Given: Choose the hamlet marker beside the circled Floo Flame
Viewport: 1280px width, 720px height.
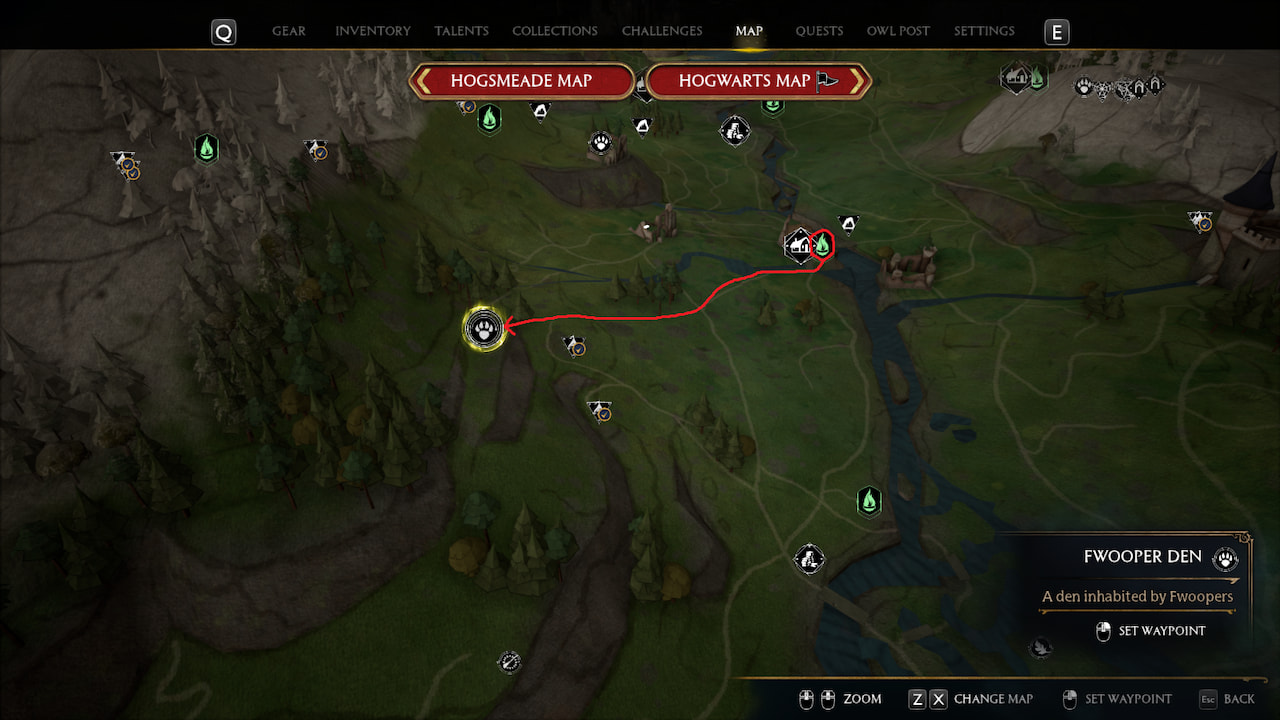Looking at the screenshot, I should tap(798, 244).
